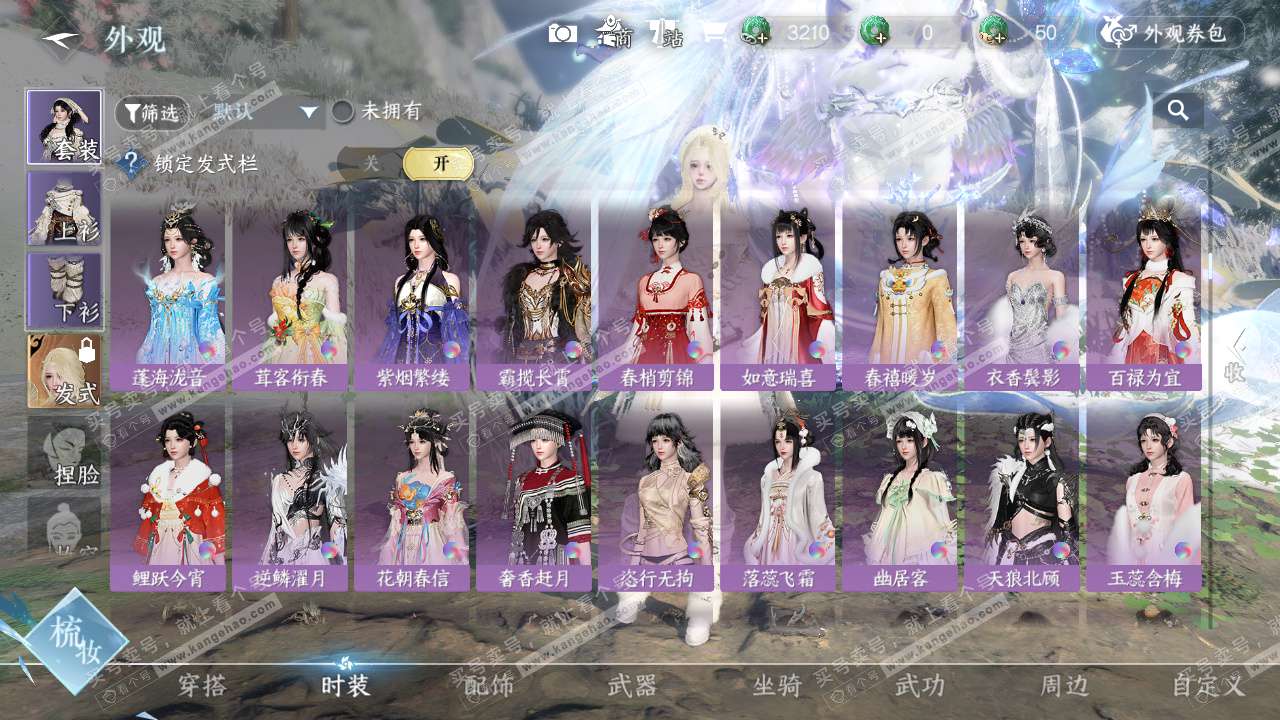The height and width of the screenshot is (720, 1280).
Task: Select the 套装 outfit set category
Action: click(64, 127)
